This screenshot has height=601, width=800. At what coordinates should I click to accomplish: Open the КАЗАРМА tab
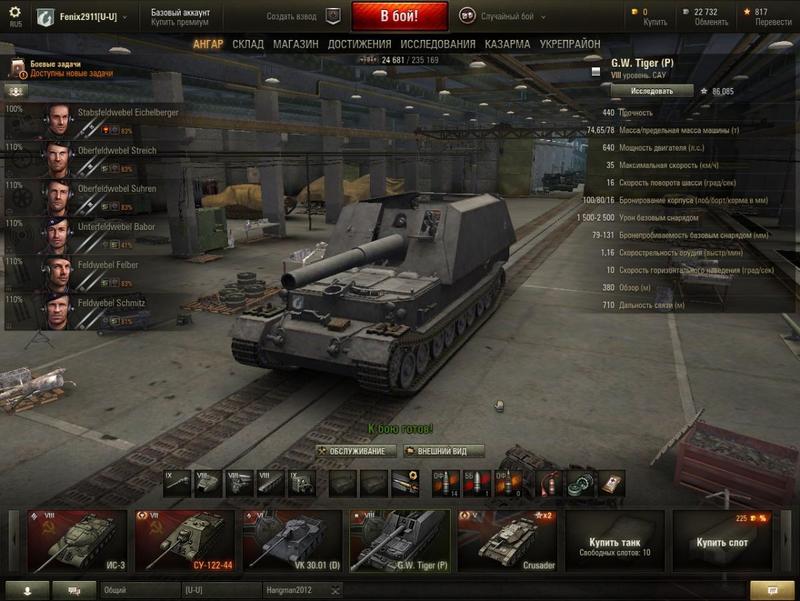(x=507, y=45)
